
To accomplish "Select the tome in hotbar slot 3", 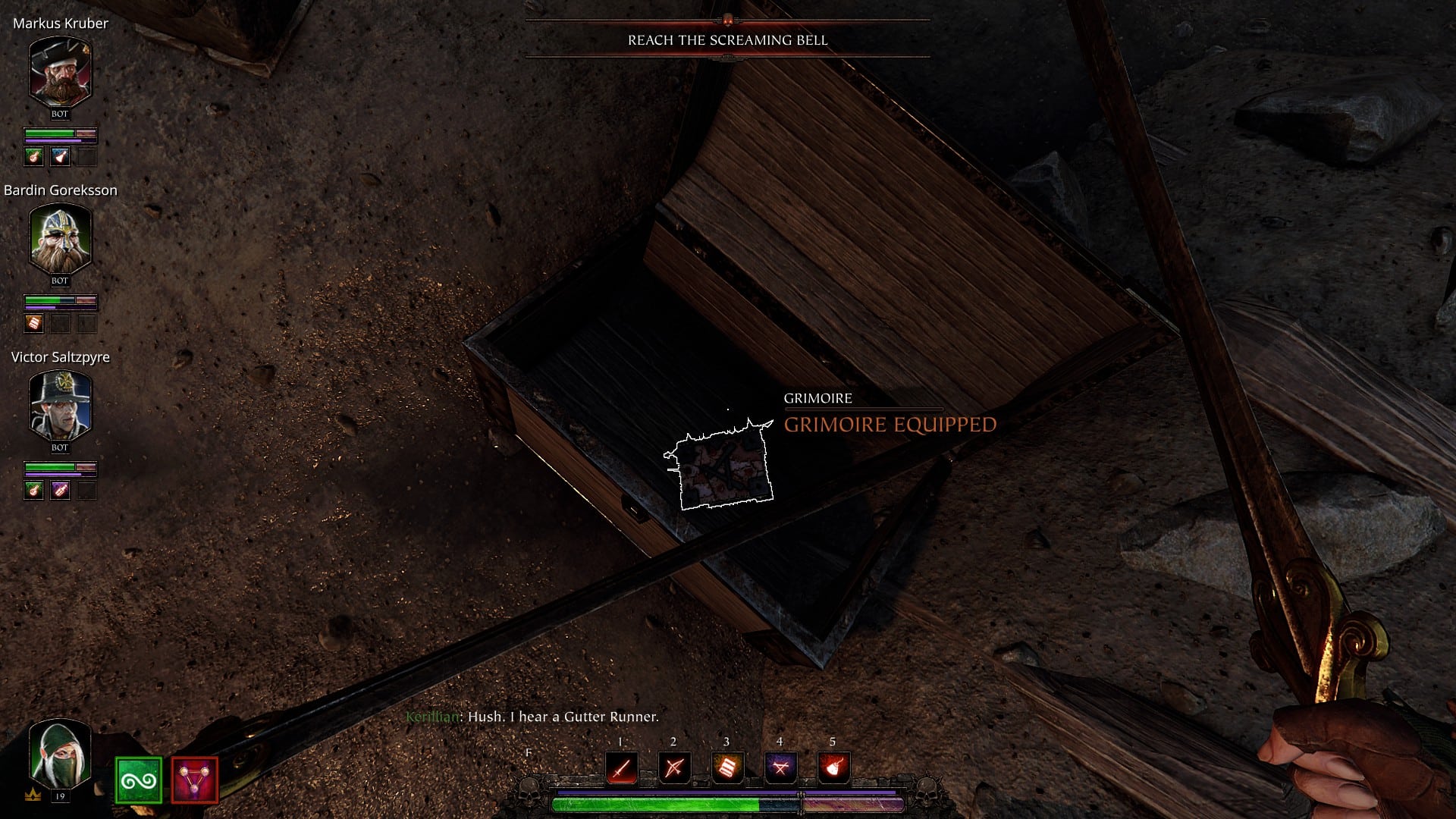I will [x=726, y=768].
